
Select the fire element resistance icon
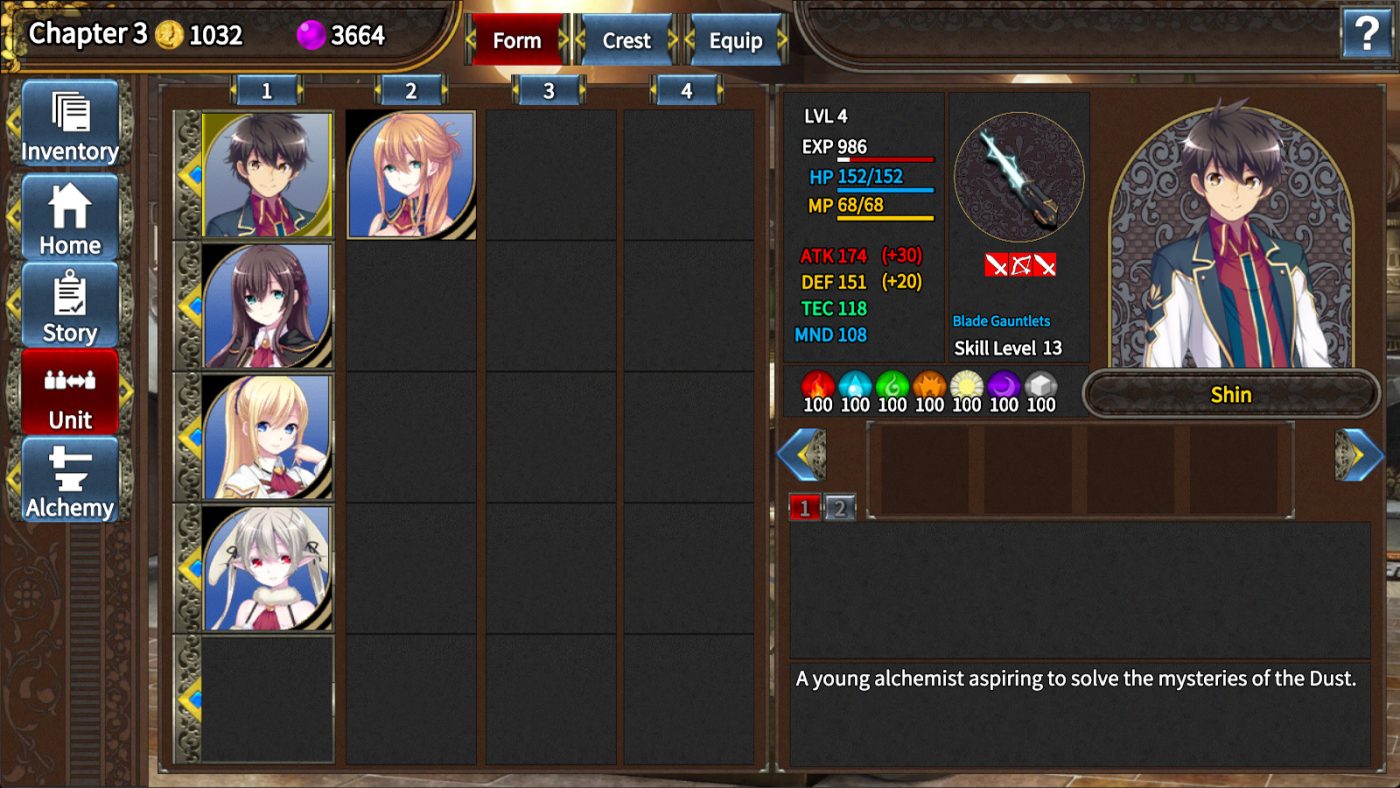point(819,383)
